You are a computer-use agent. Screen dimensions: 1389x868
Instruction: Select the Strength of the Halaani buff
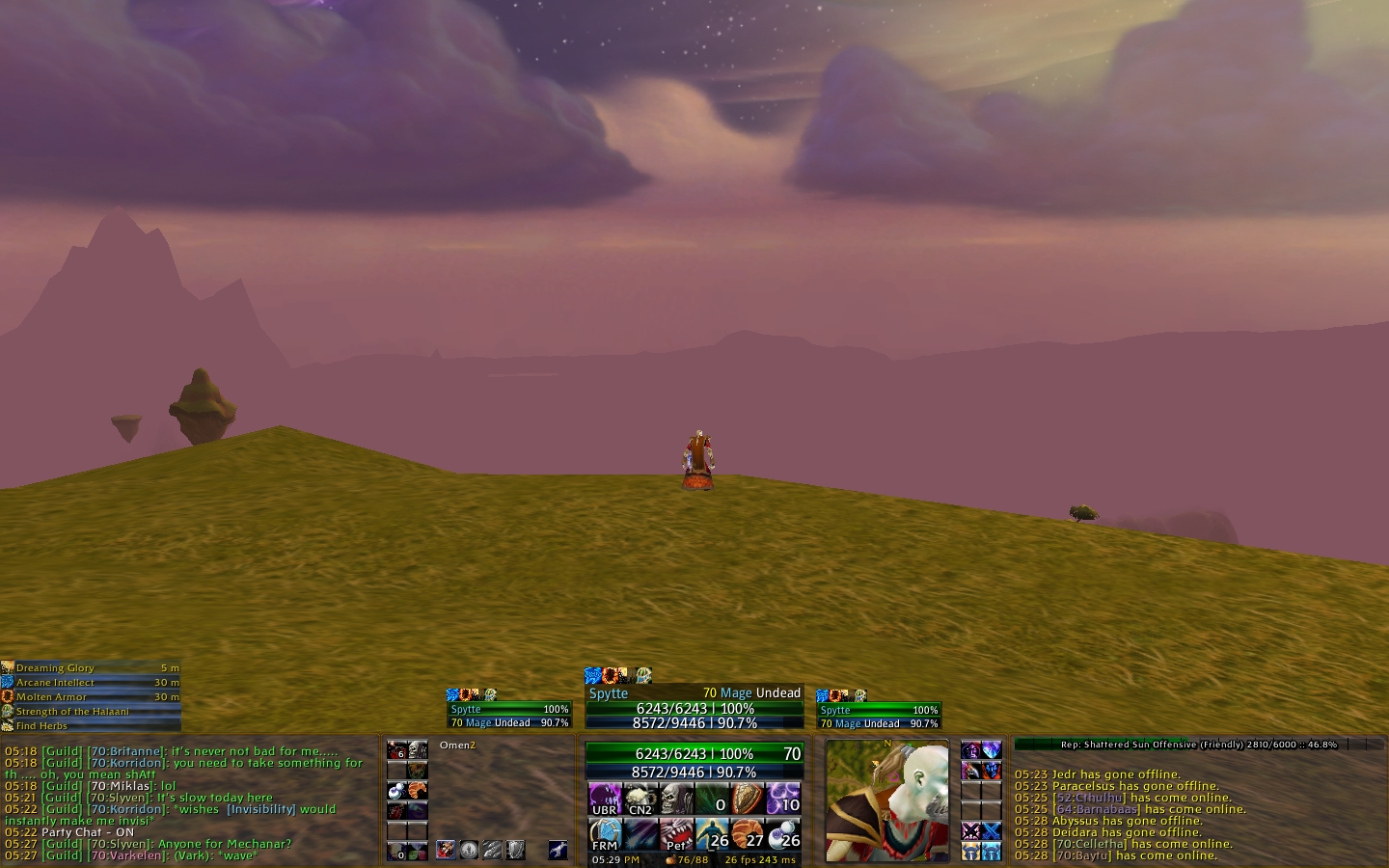pos(92,711)
